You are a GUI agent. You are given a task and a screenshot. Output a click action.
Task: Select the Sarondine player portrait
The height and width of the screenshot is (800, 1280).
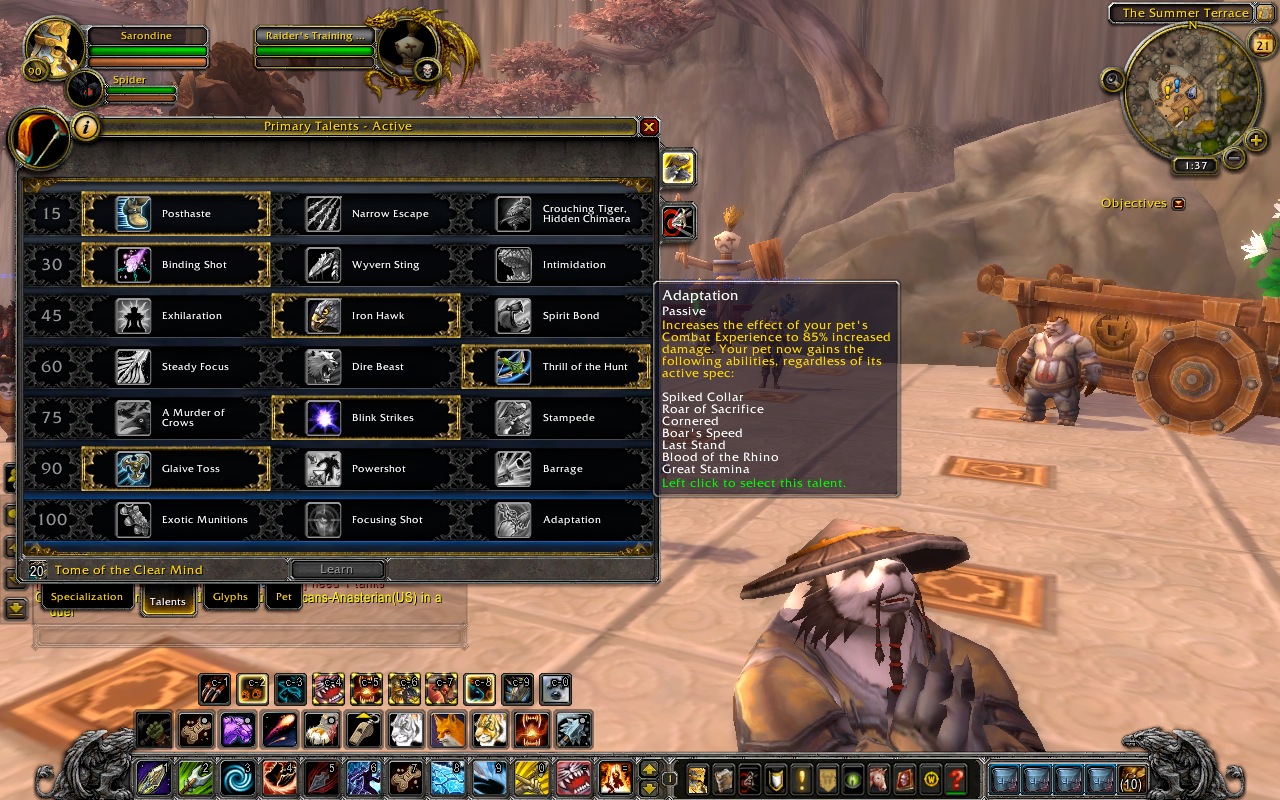tap(53, 47)
